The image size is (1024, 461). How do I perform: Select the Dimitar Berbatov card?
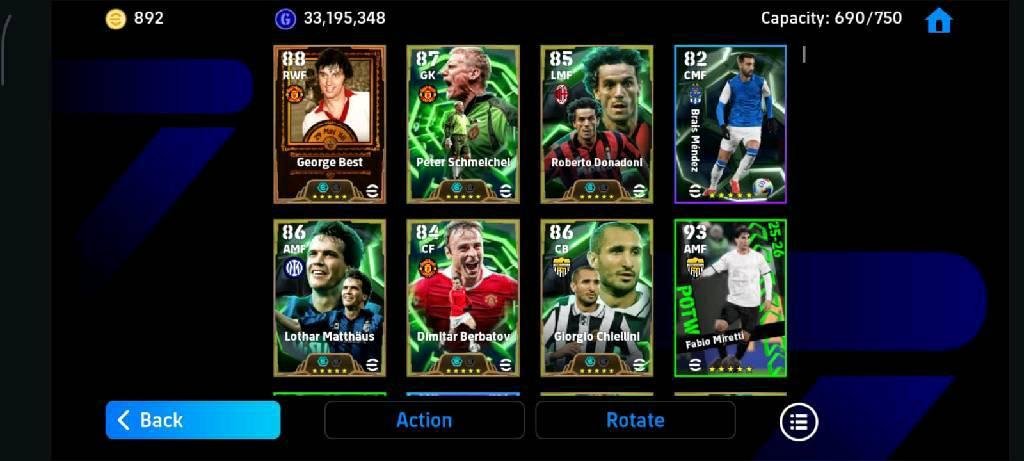[x=463, y=298]
